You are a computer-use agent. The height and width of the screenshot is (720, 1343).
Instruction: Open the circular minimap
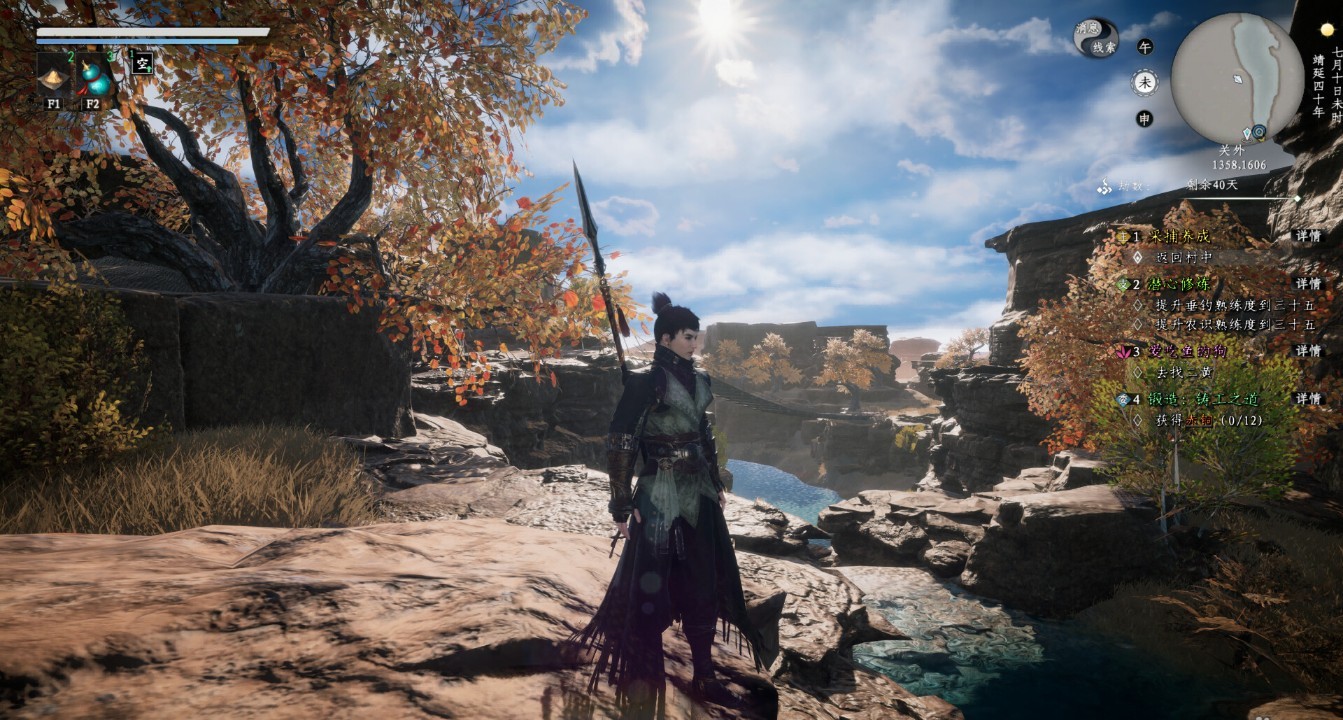(1237, 78)
